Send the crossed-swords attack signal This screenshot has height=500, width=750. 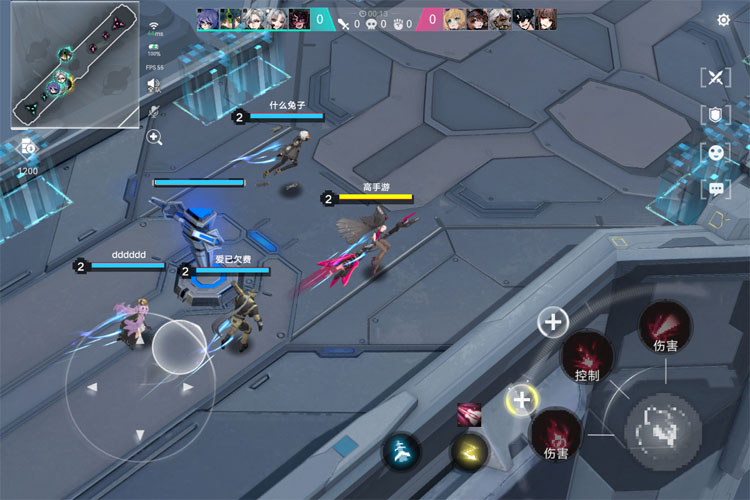[x=716, y=78]
